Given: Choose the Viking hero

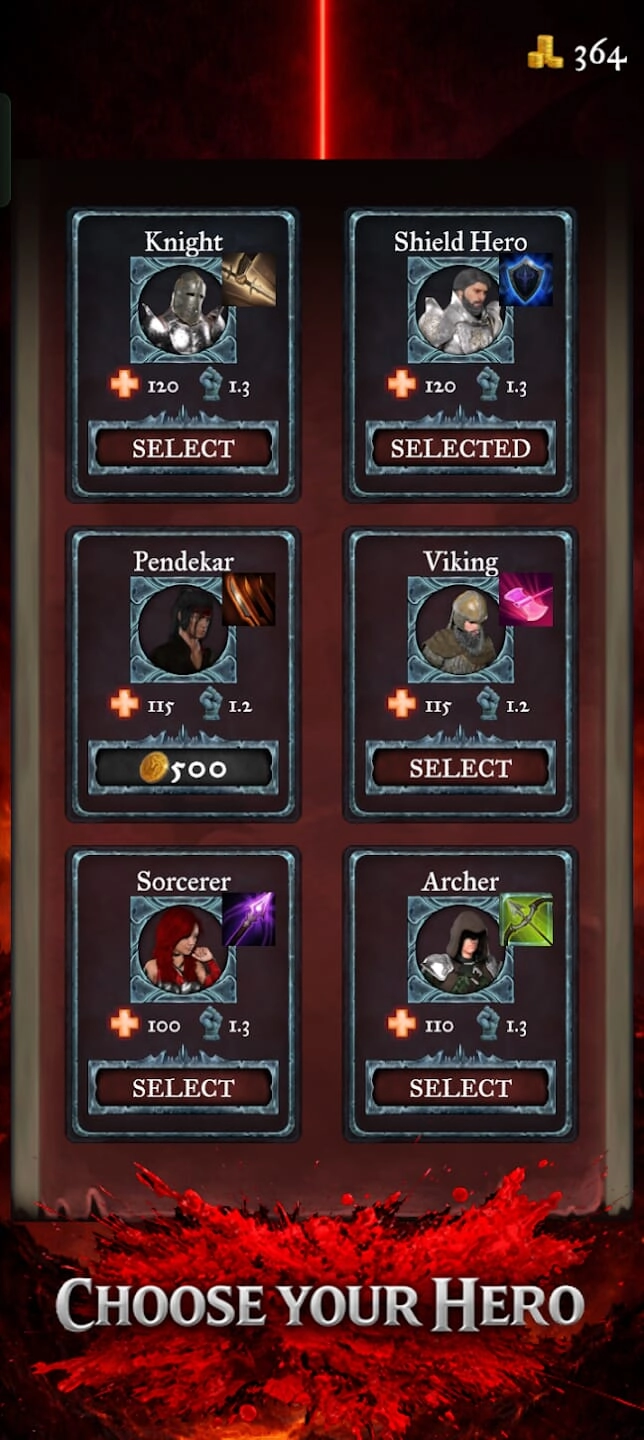Looking at the screenshot, I should [x=460, y=768].
